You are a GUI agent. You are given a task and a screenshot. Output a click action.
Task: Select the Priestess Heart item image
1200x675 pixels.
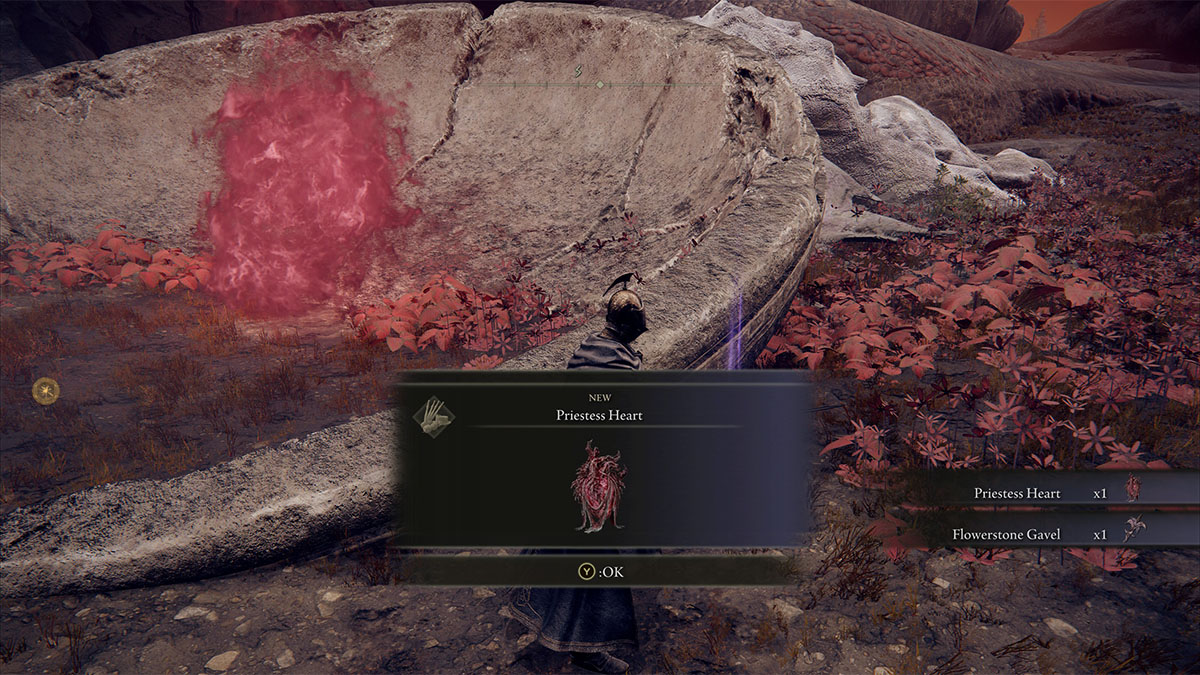coord(599,485)
